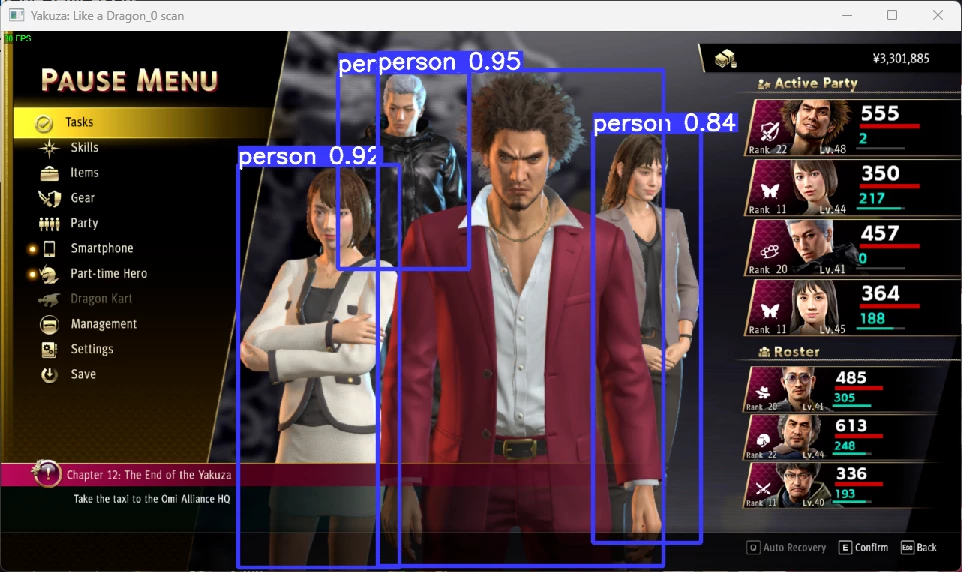This screenshot has height=572, width=962.
Task: Choose the Gear menu entry
Action: point(83,198)
